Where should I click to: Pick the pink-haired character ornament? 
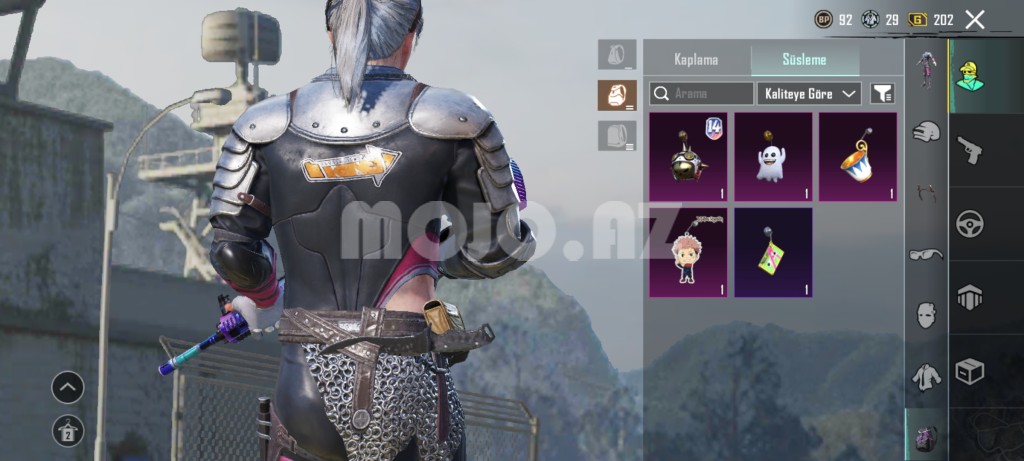coord(688,252)
